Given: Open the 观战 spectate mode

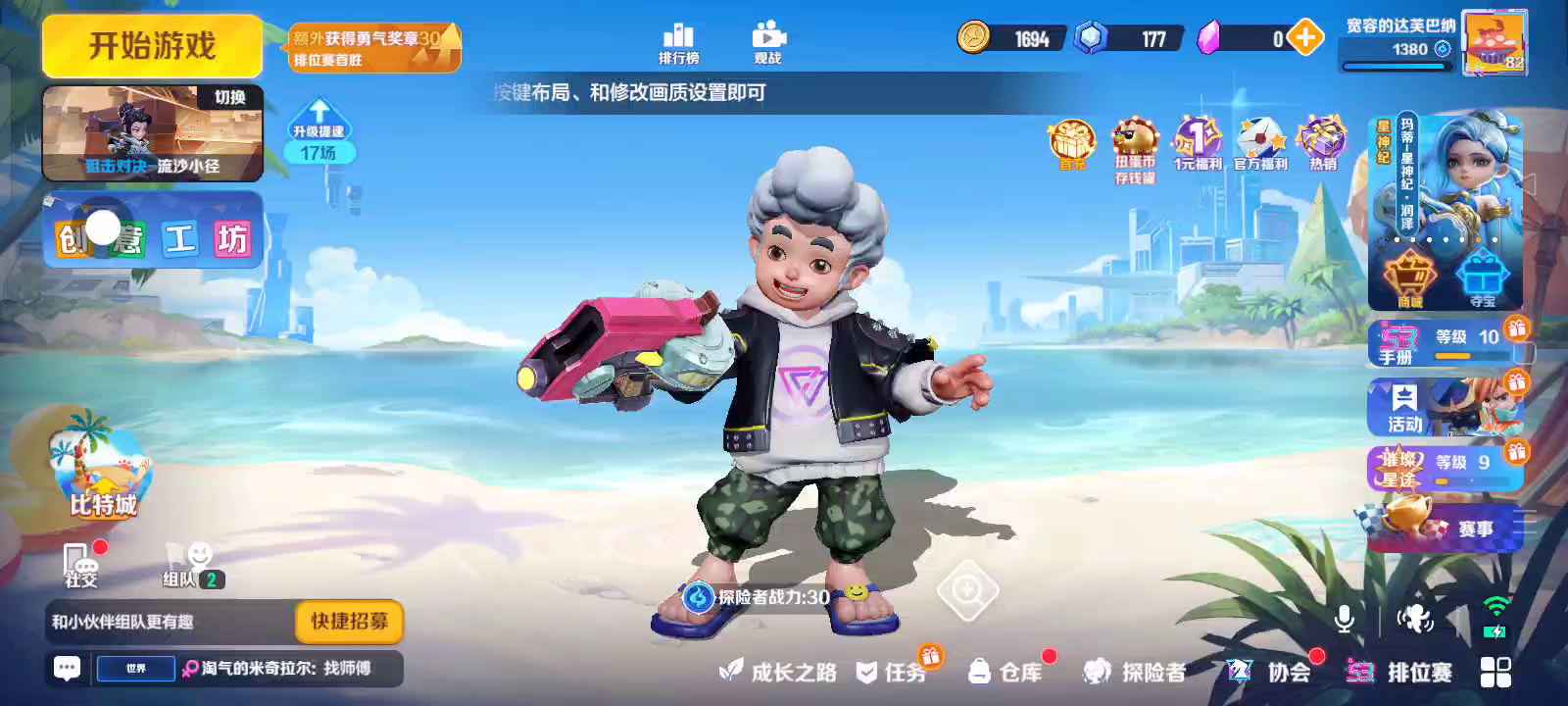Looking at the screenshot, I should (768, 43).
